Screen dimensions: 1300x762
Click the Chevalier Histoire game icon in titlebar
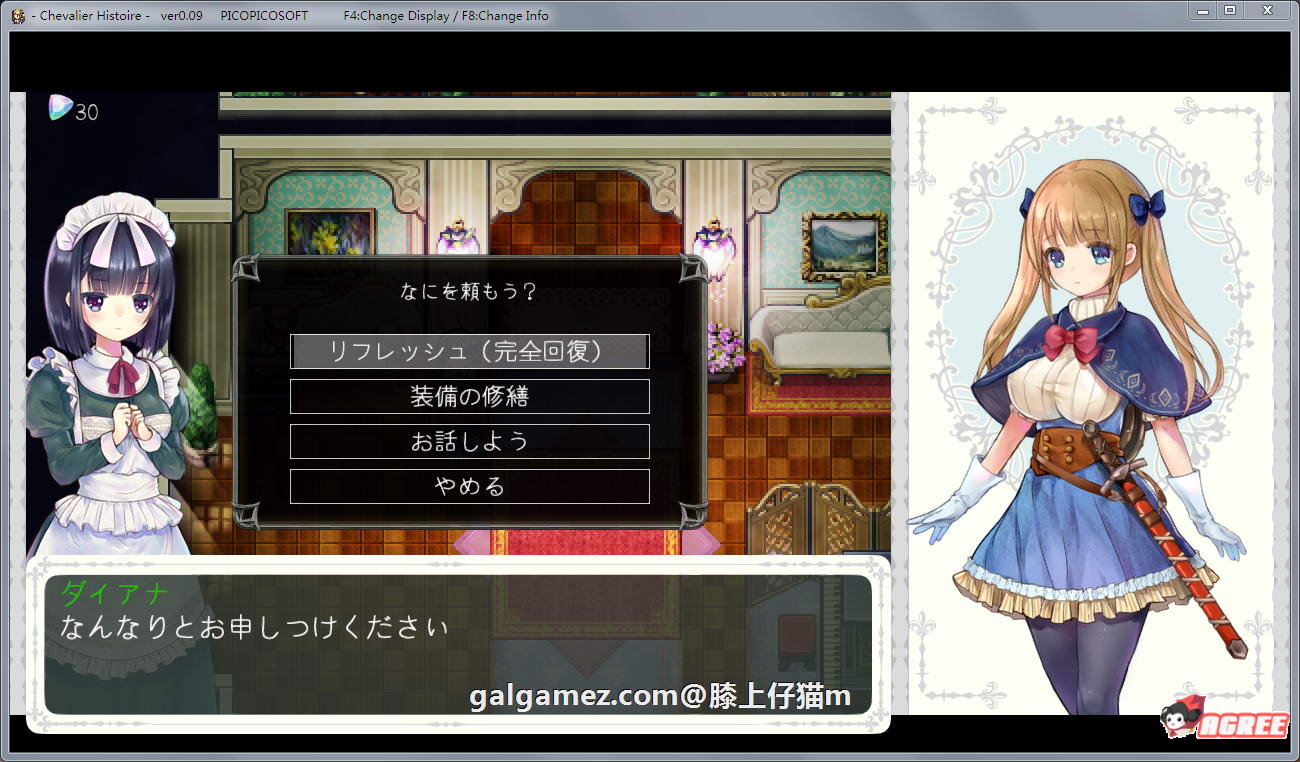click(17, 14)
